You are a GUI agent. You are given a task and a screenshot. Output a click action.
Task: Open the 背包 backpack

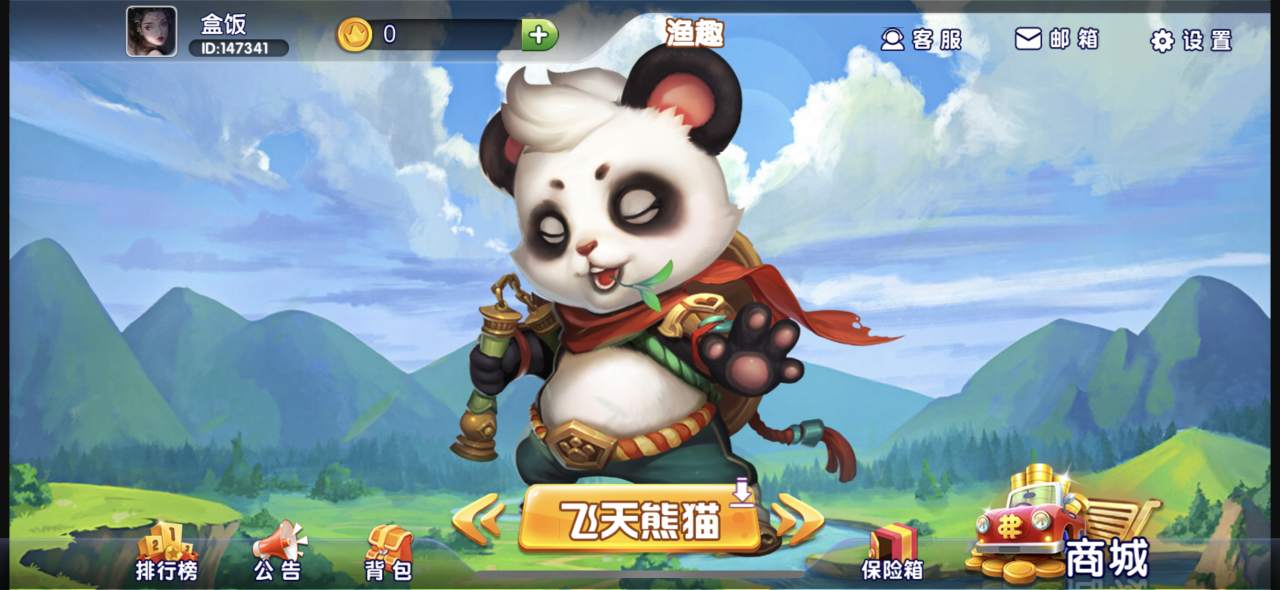[x=388, y=553]
